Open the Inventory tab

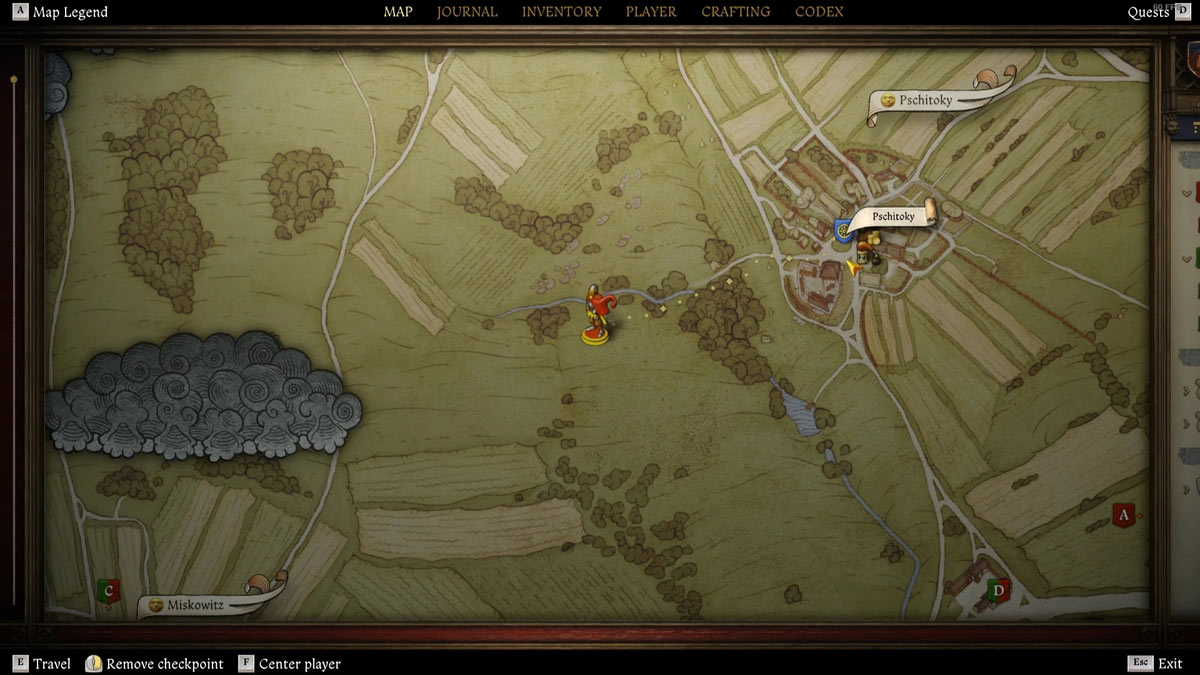pyautogui.click(x=561, y=12)
